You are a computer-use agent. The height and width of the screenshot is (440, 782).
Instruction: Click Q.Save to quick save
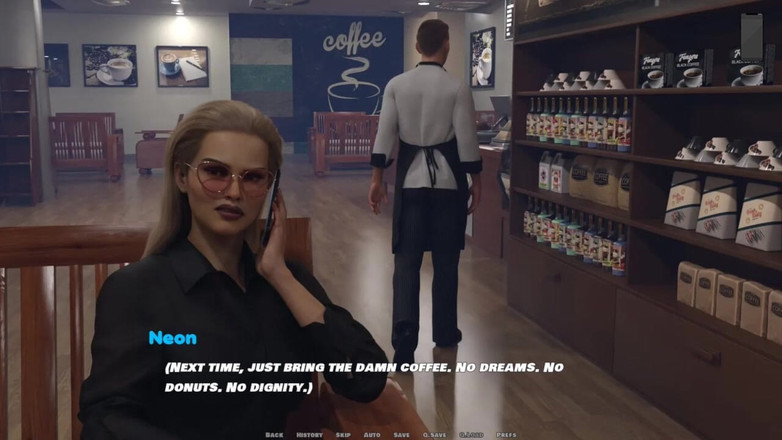click(435, 435)
